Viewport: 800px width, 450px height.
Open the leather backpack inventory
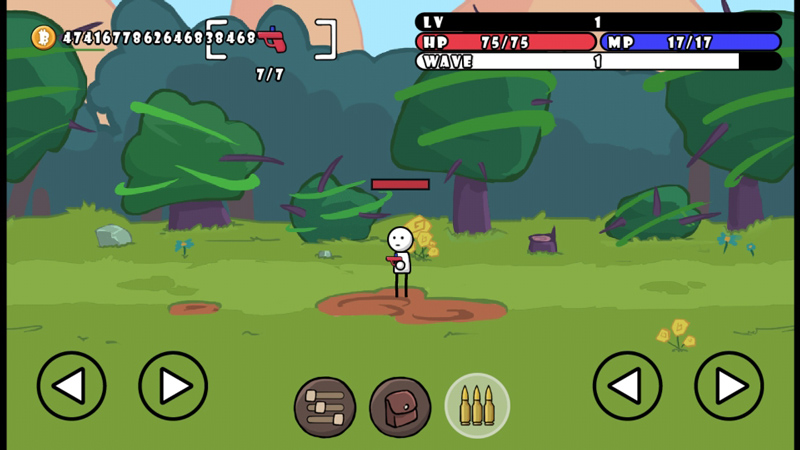[x=400, y=407]
